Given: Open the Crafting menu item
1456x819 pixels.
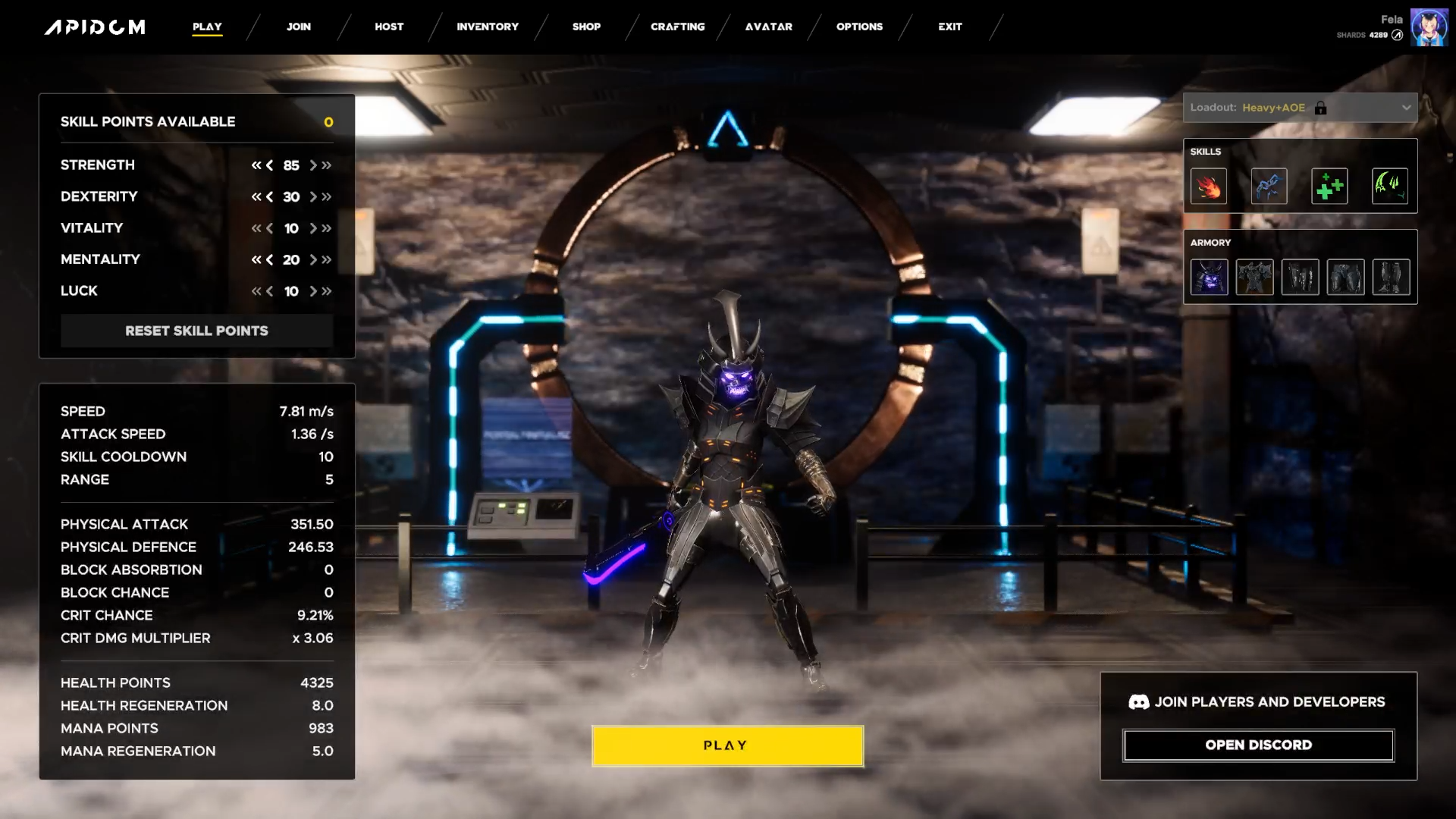Looking at the screenshot, I should point(677,27).
